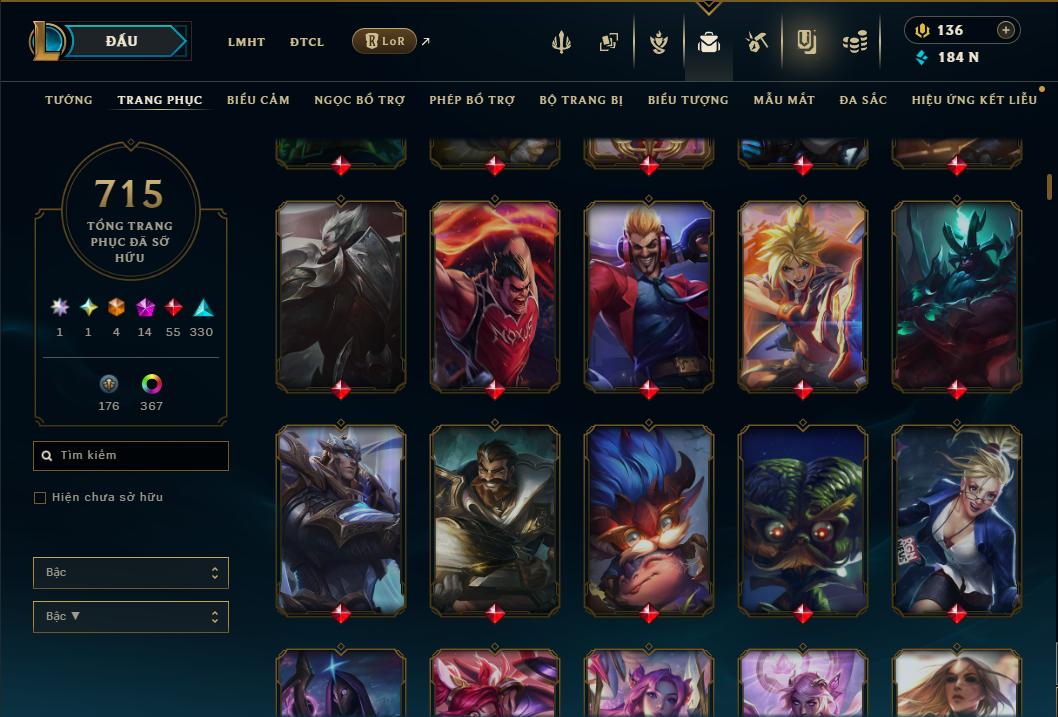Toggle the Hiện chưa sở hữu checkbox
The height and width of the screenshot is (717, 1058).
(40, 498)
